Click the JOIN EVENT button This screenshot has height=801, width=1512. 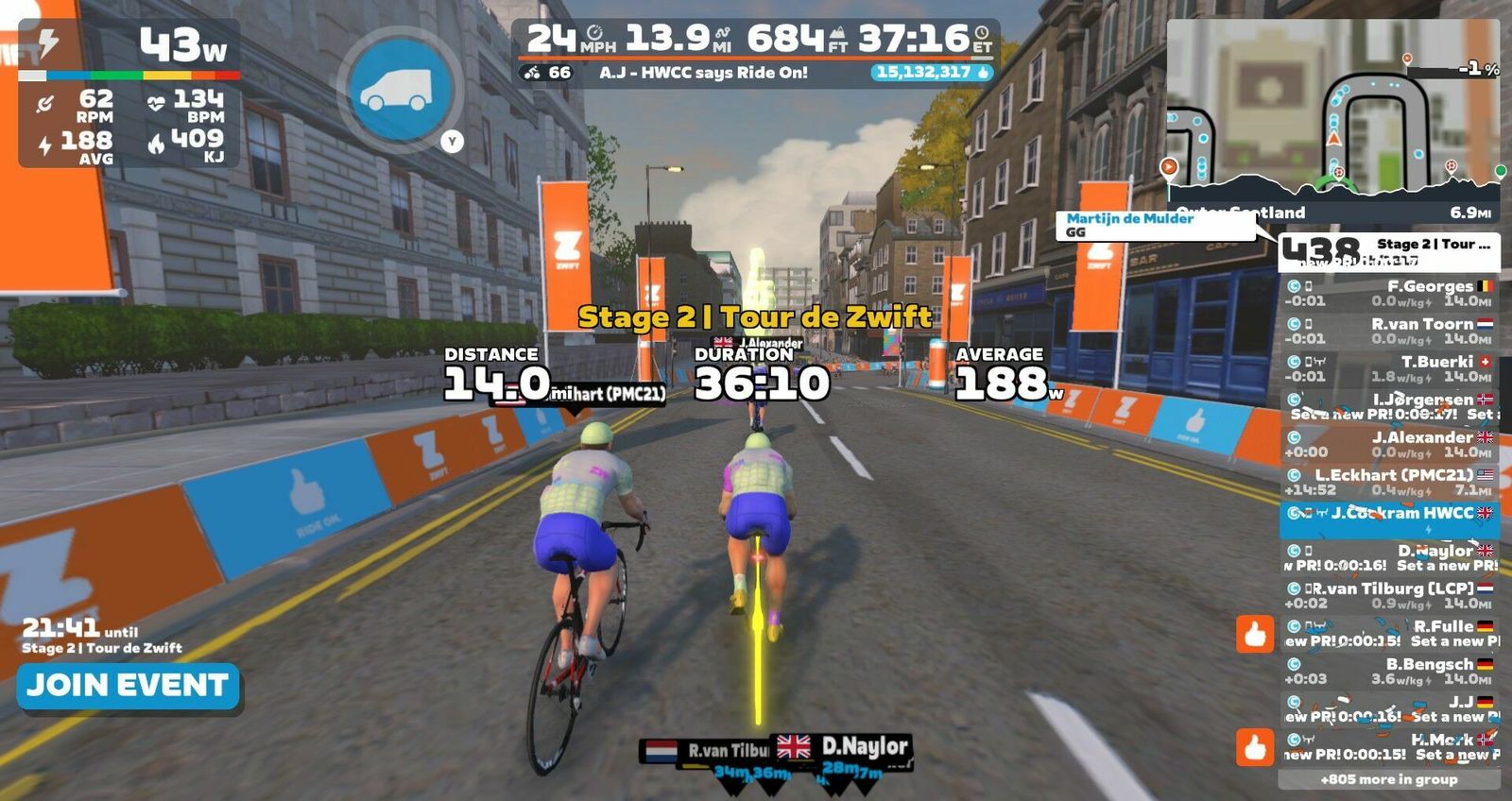[x=128, y=686]
